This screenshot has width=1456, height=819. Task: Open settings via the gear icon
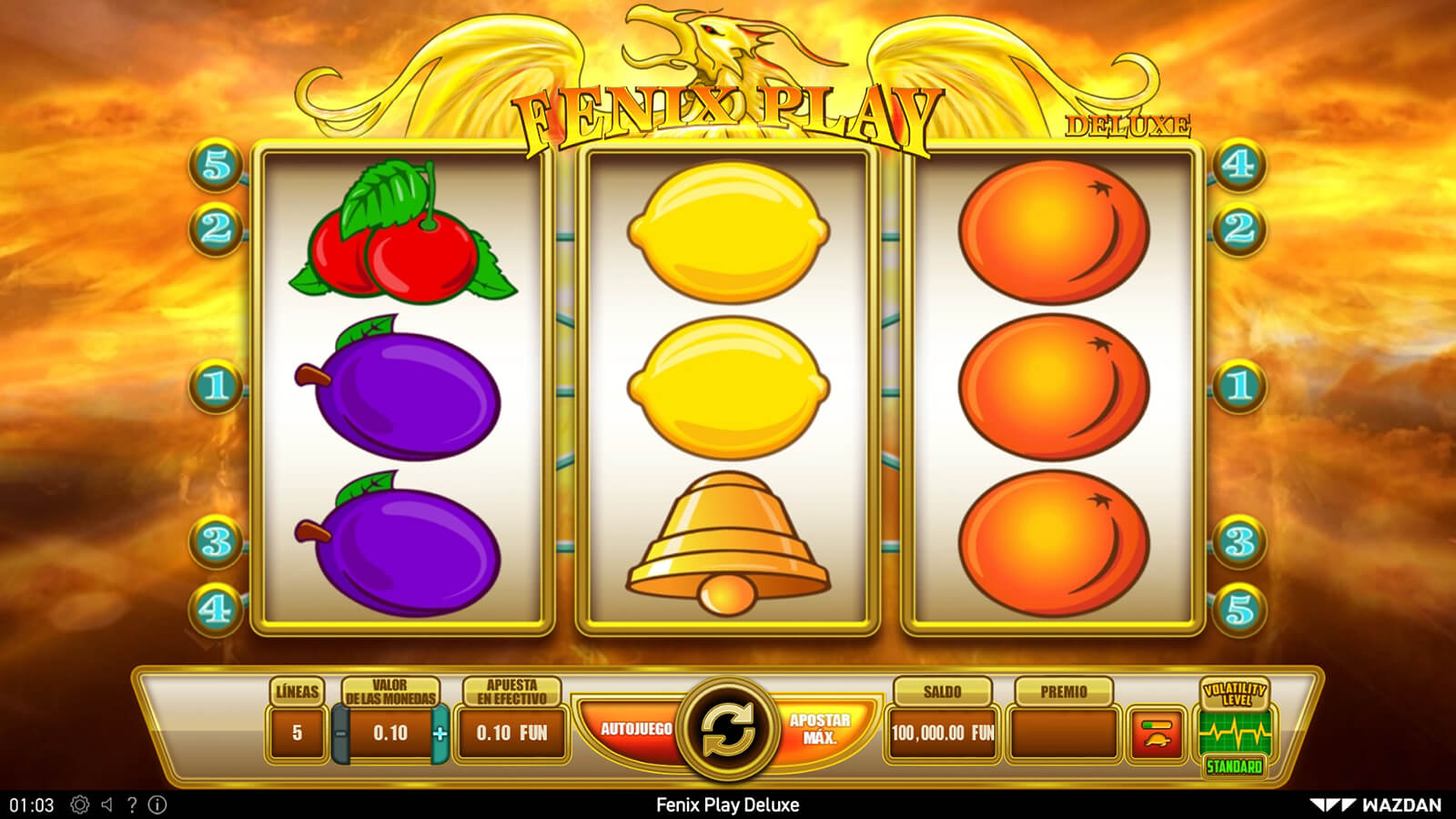(80, 804)
